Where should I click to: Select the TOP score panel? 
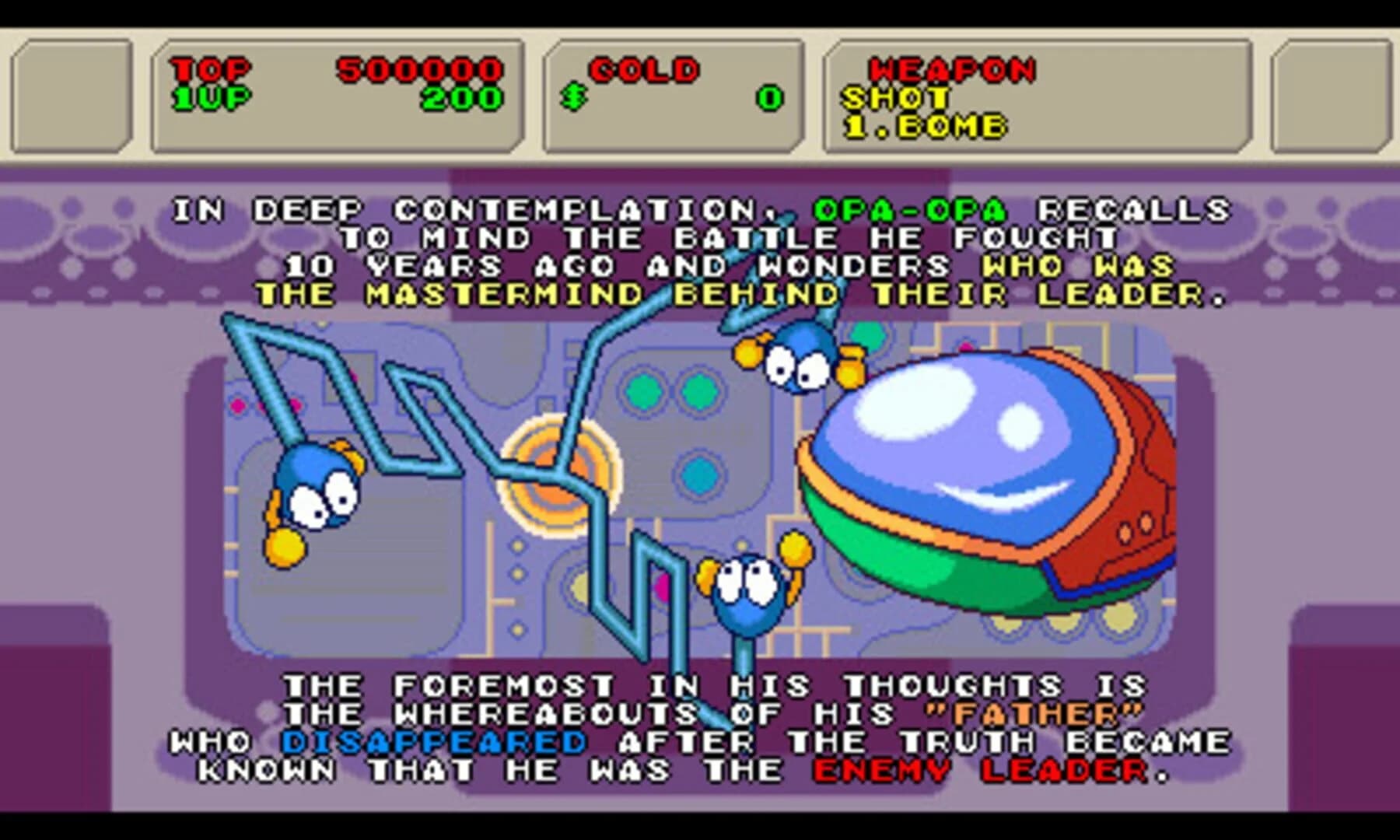tap(210, 70)
